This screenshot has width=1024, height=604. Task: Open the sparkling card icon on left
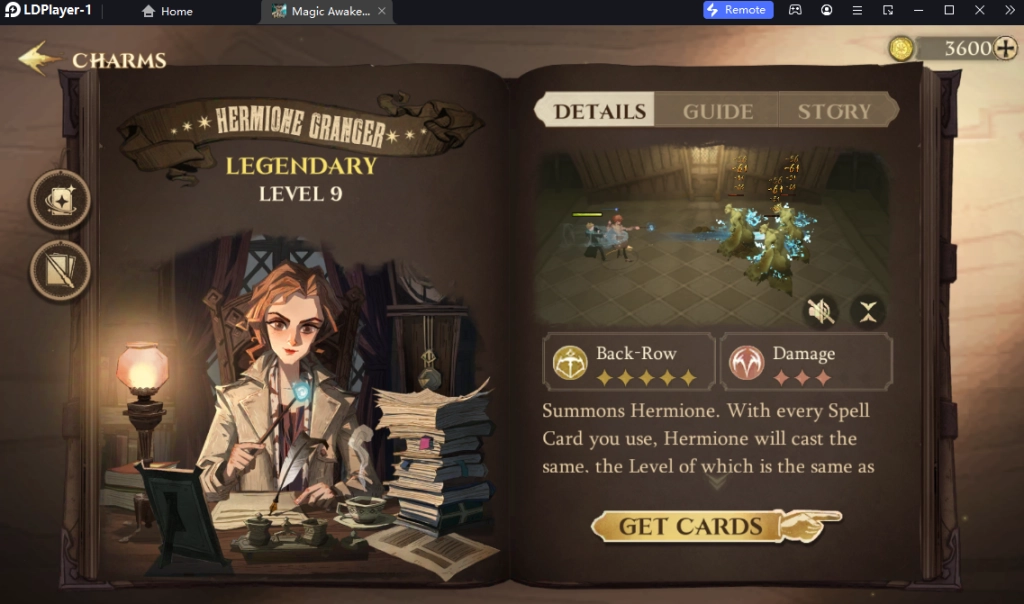(x=60, y=200)
